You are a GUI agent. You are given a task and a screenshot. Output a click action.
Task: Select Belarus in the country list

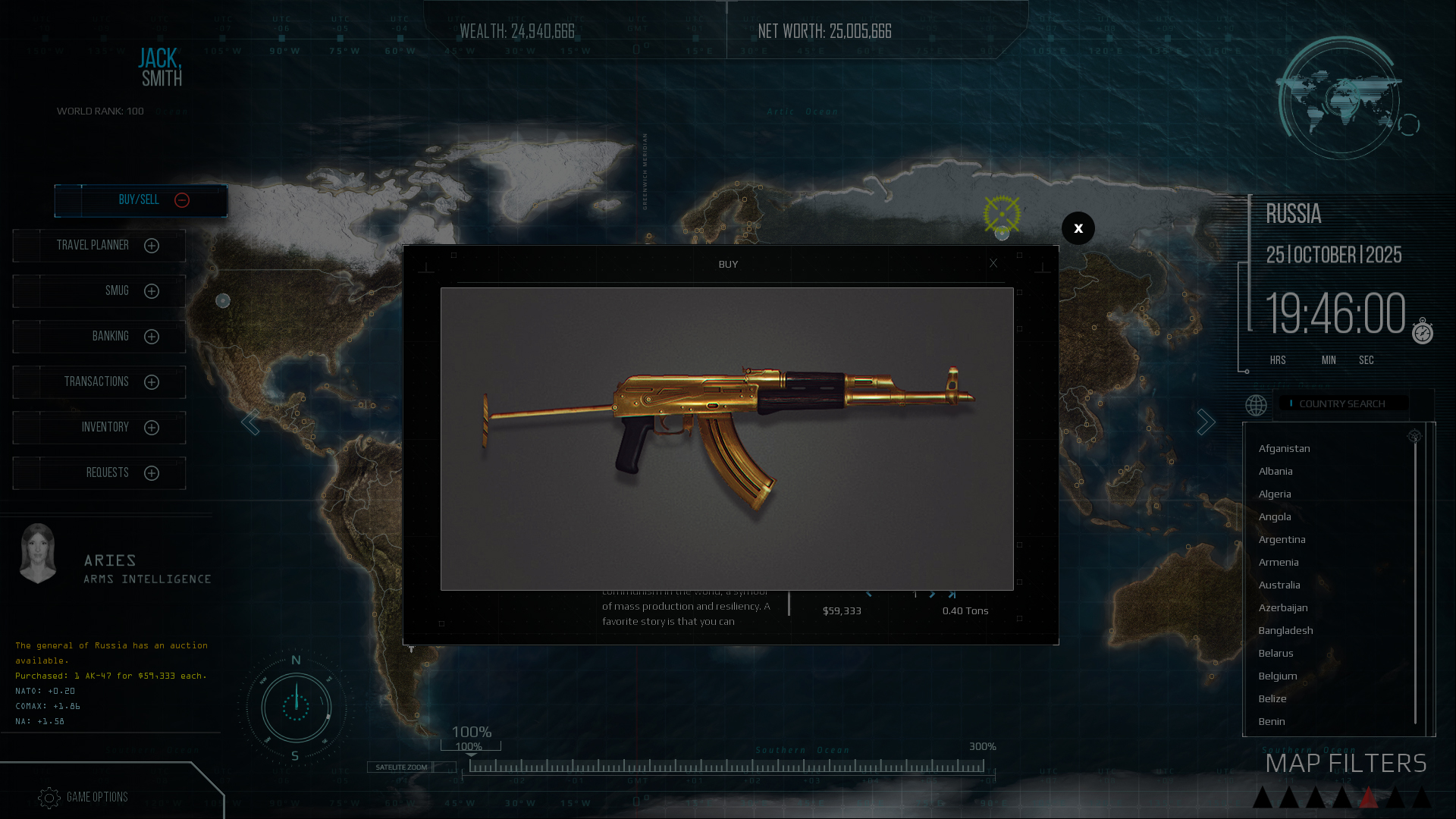(x=1276, y=653)
